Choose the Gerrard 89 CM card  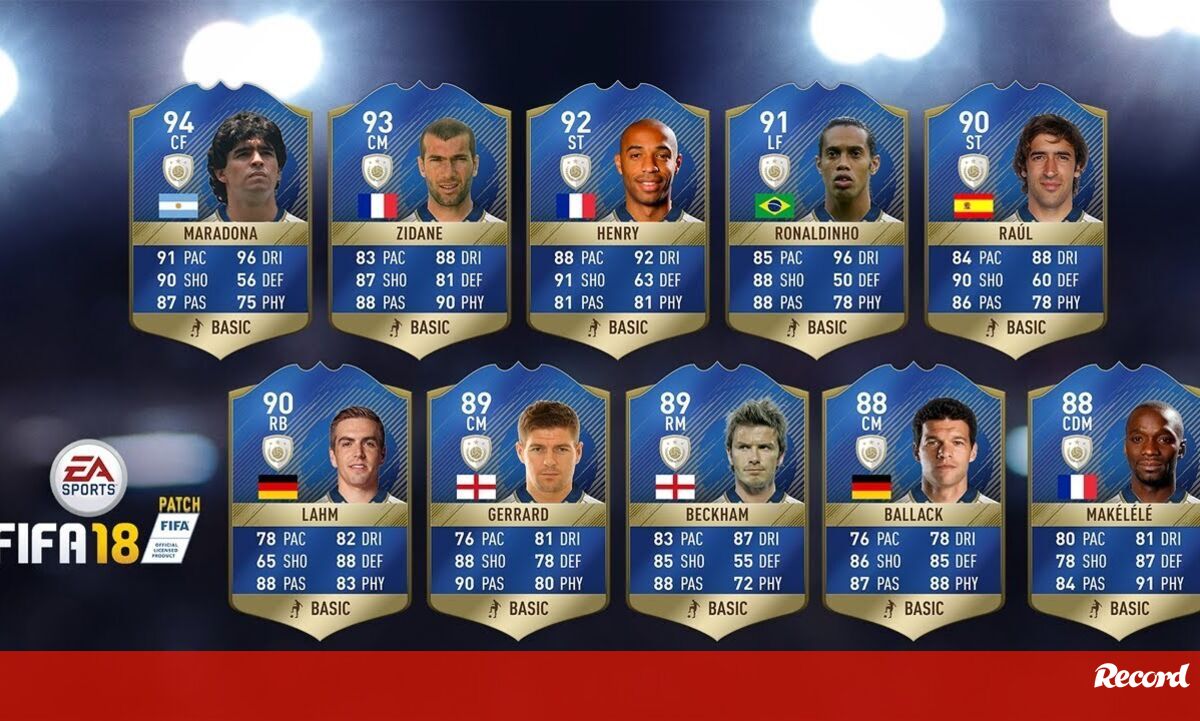point(518,500)
